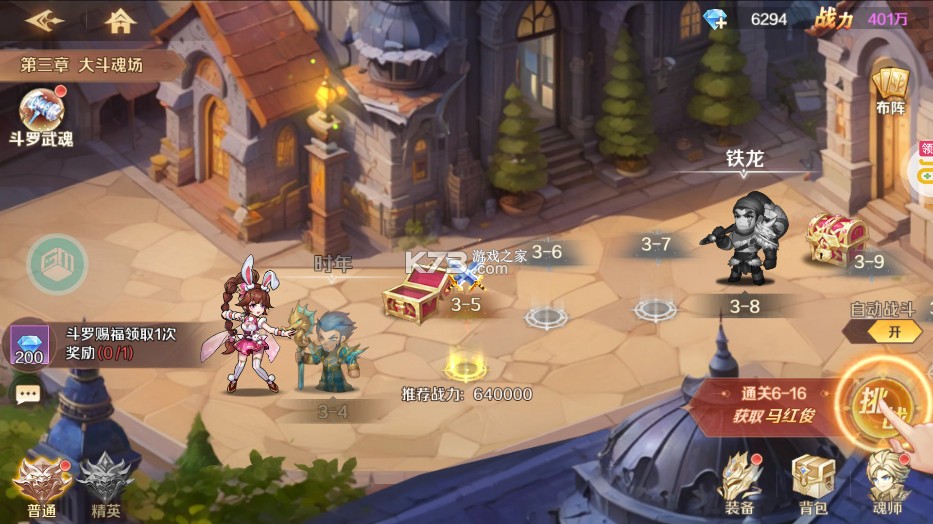
Task: Add more diamonds to your balance
Action: pos(715,20)
